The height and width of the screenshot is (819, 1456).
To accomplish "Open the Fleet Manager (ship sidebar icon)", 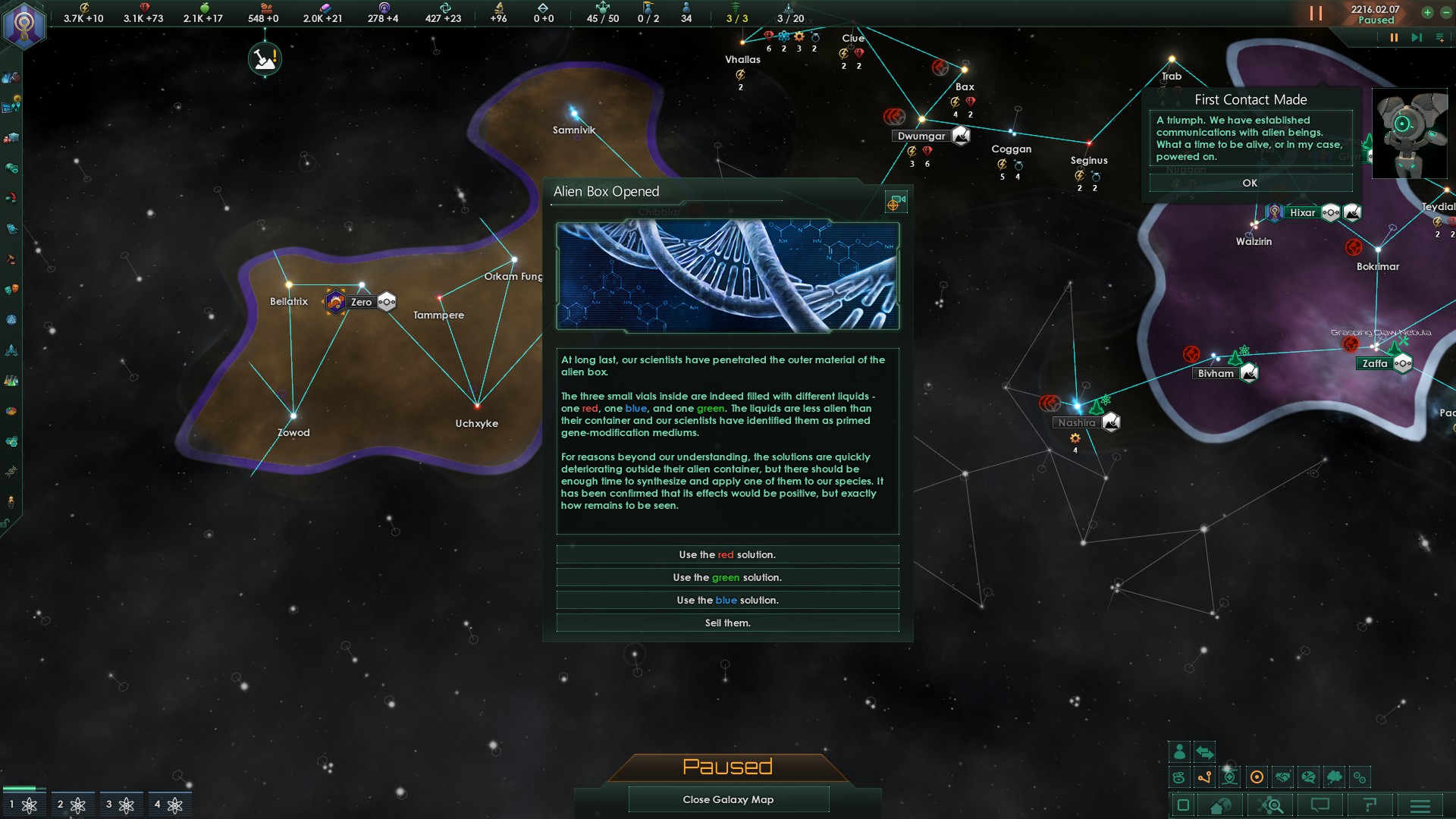I will tap(11, 349).
